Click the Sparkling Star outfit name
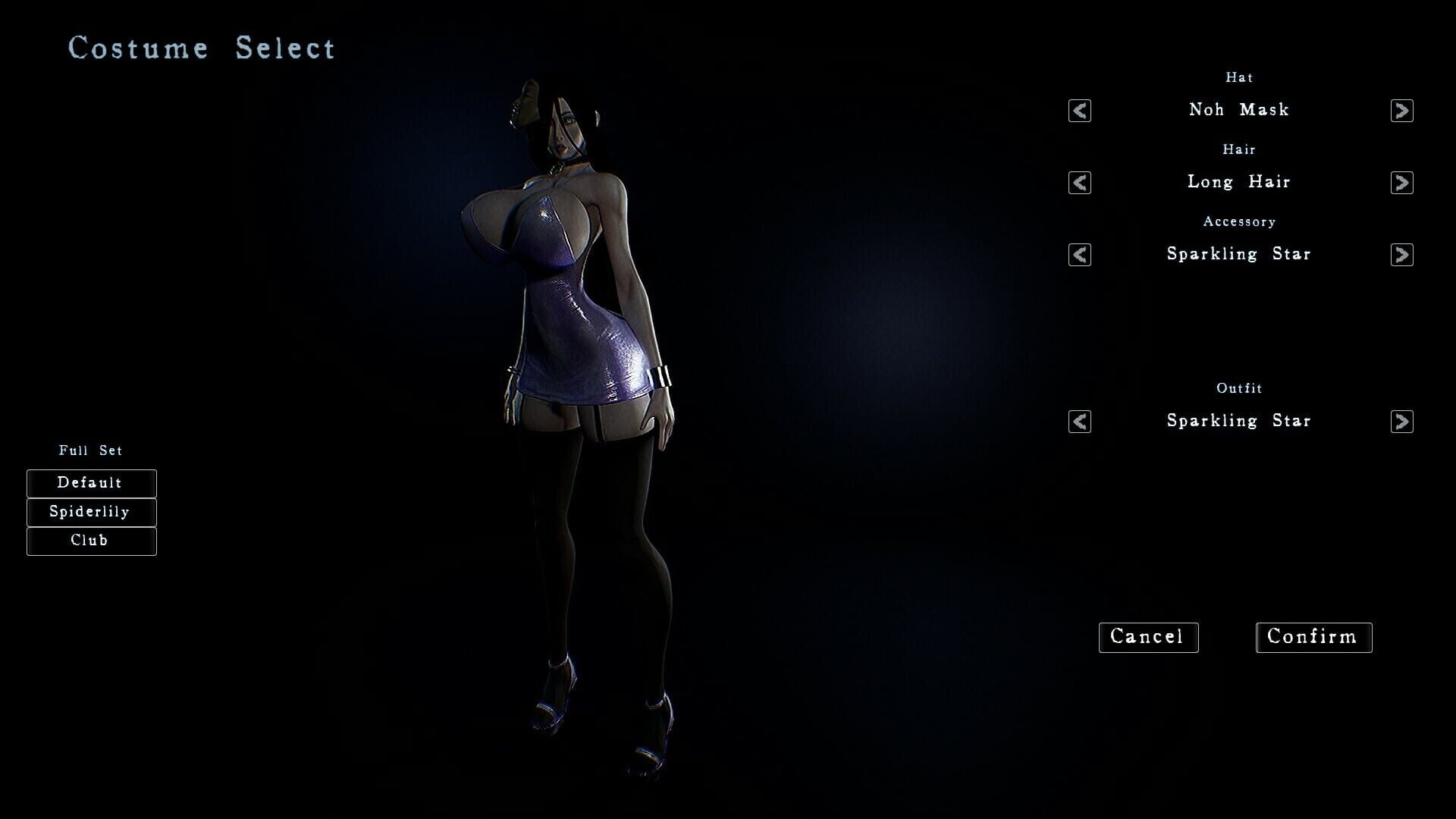This screenshot has width=1456, height=819. coord(1239,421)
